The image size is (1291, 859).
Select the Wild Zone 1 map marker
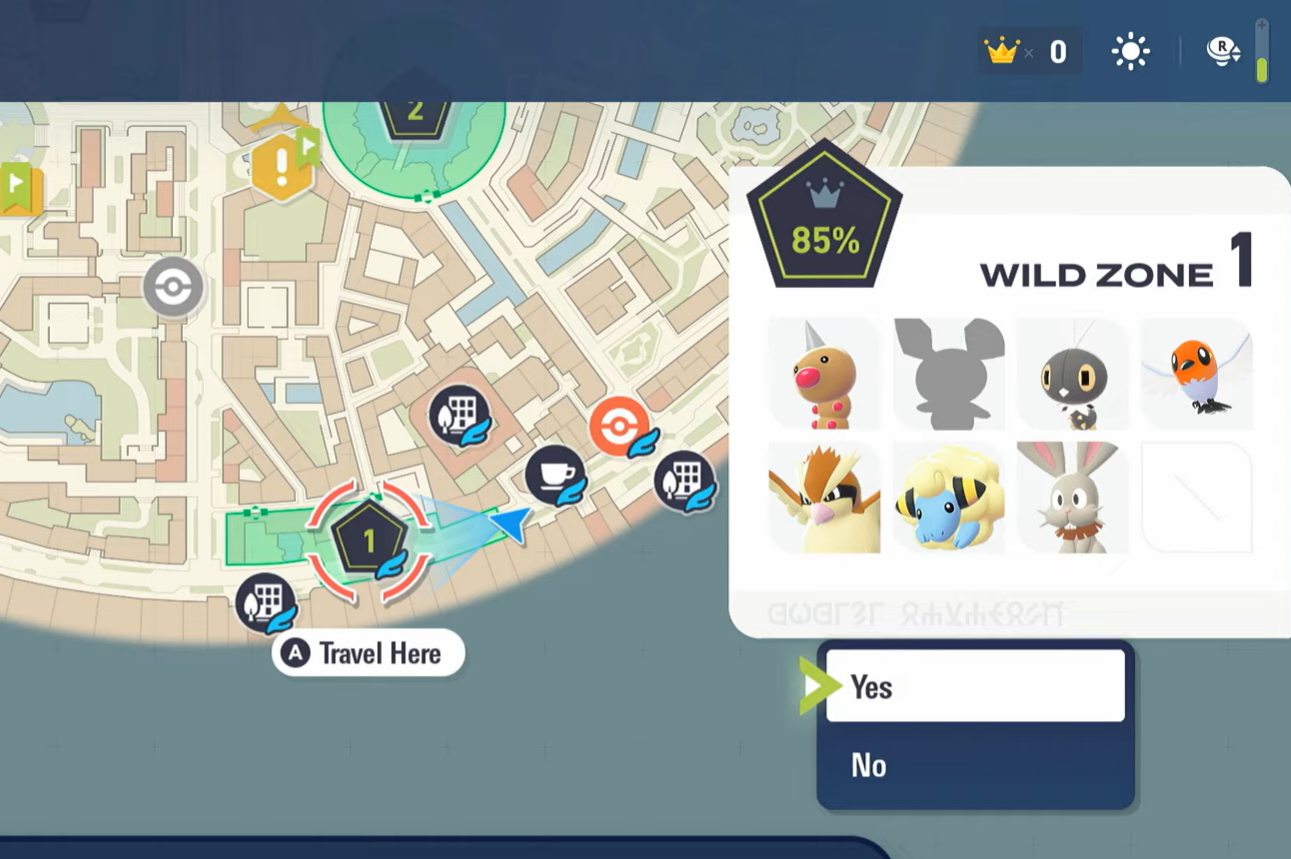369,542
